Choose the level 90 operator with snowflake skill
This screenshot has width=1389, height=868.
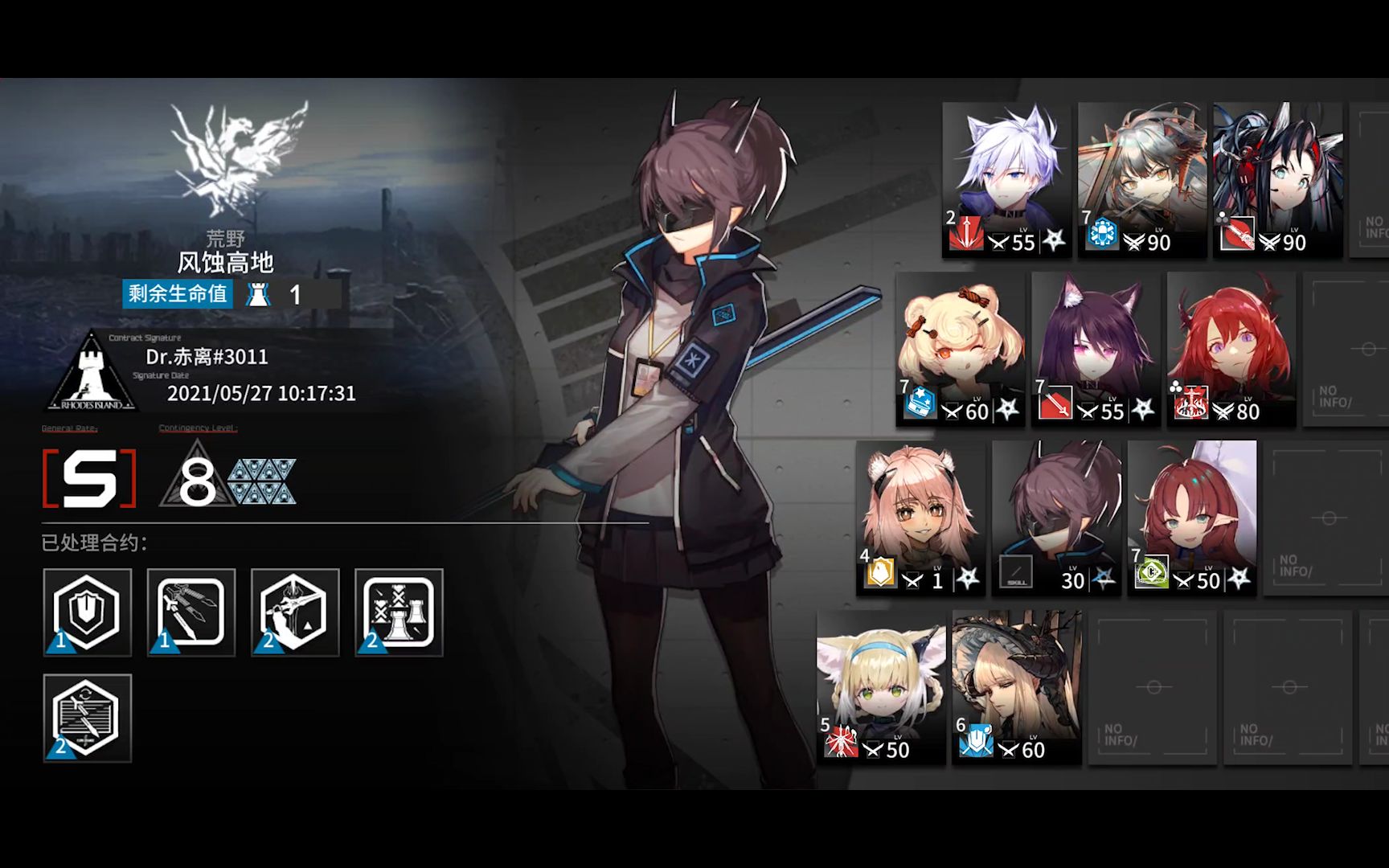1141,178
